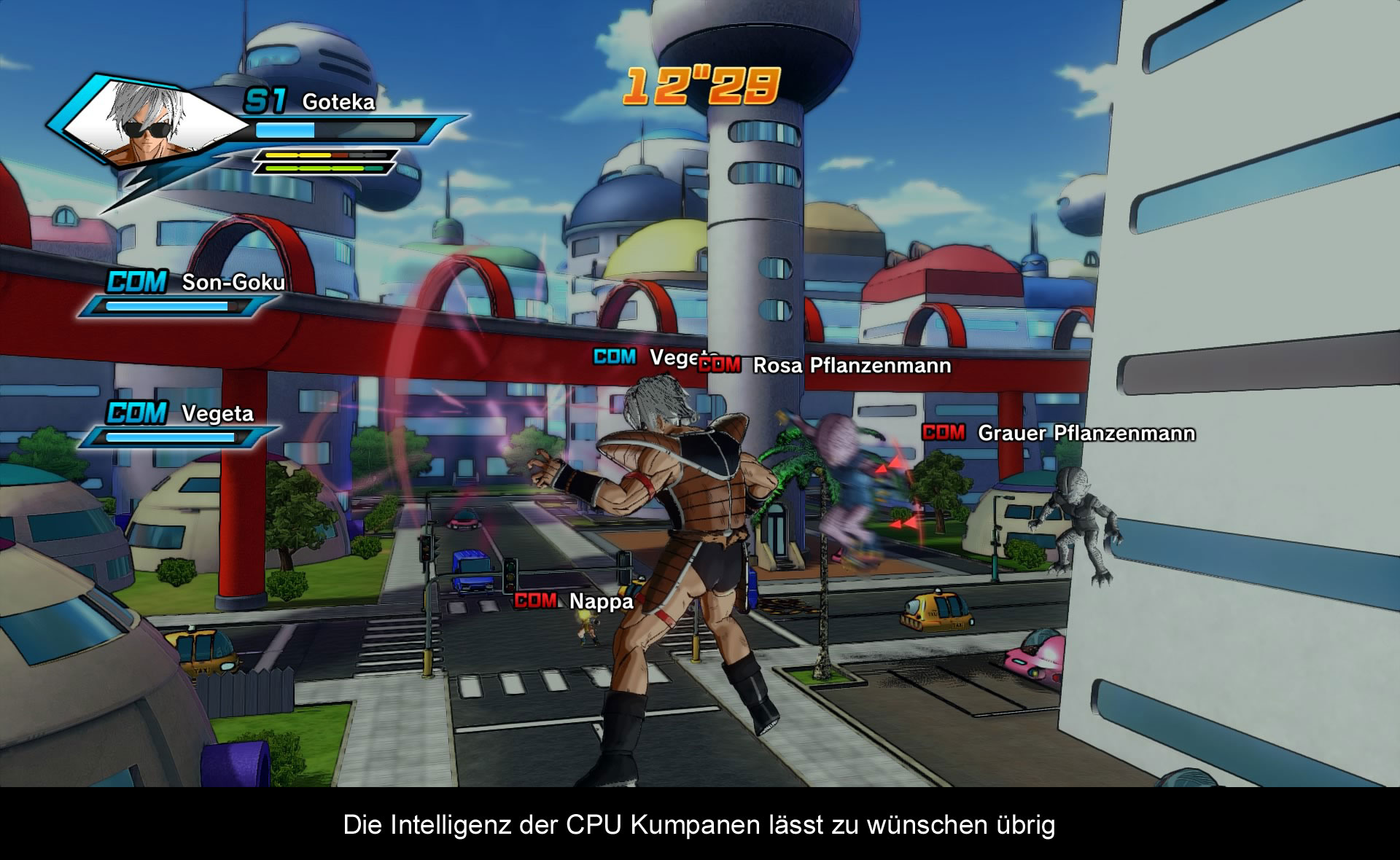
Task: Select Vegeta's ally panel with health bar
Action: tap(180, 423)
